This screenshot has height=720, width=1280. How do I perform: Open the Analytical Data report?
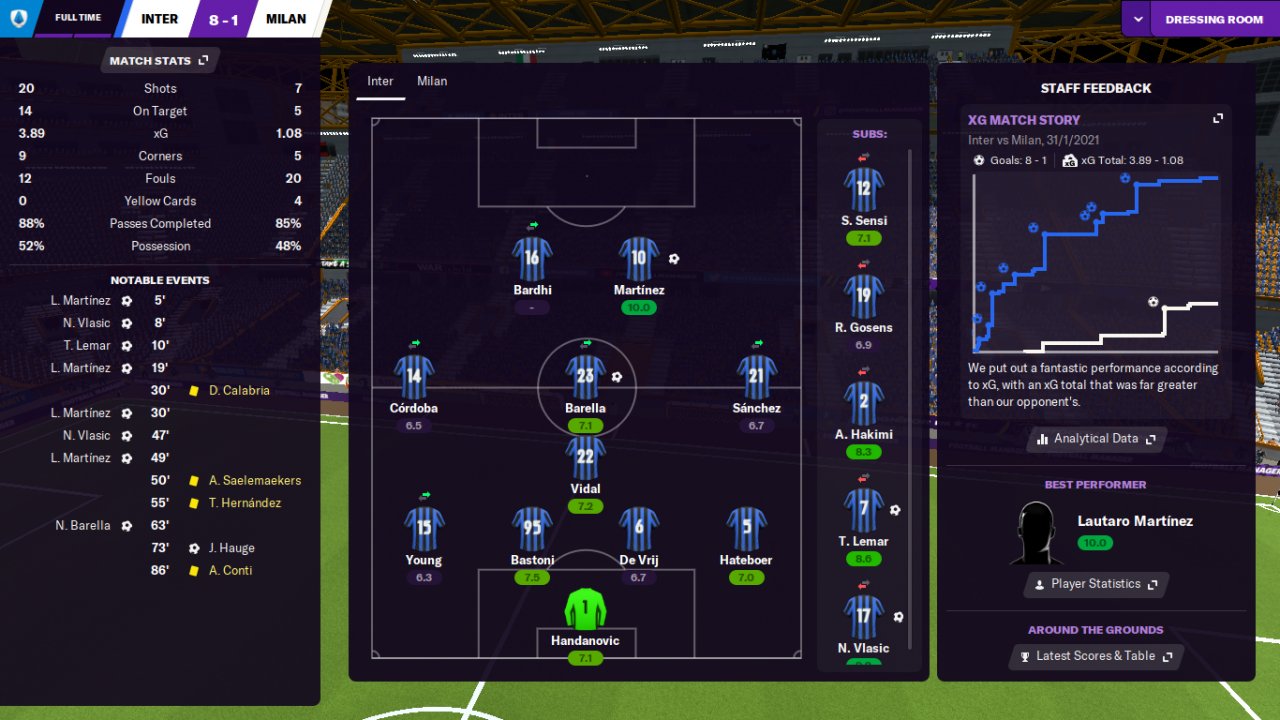1096,439
